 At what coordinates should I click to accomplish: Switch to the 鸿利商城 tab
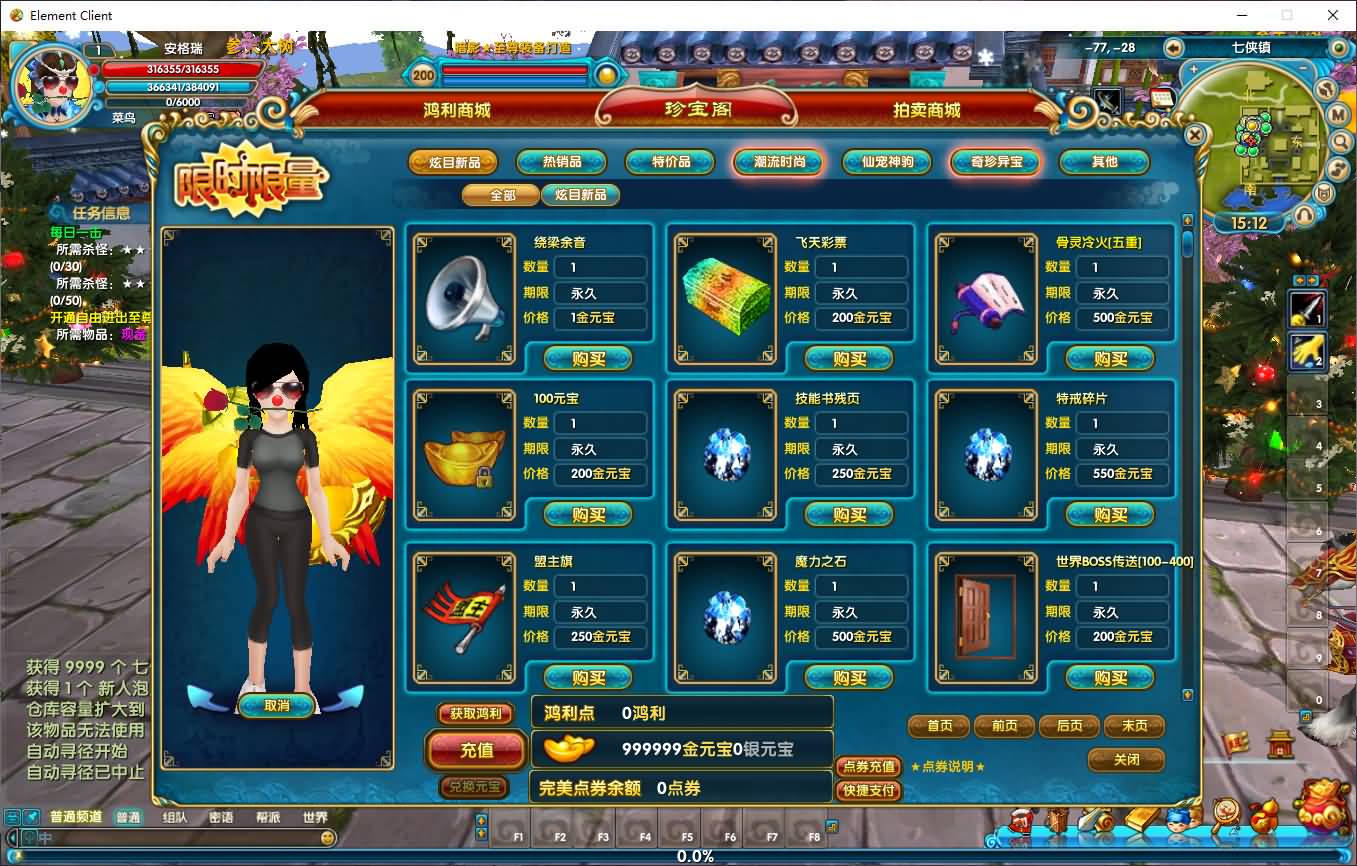click(456, 110)
